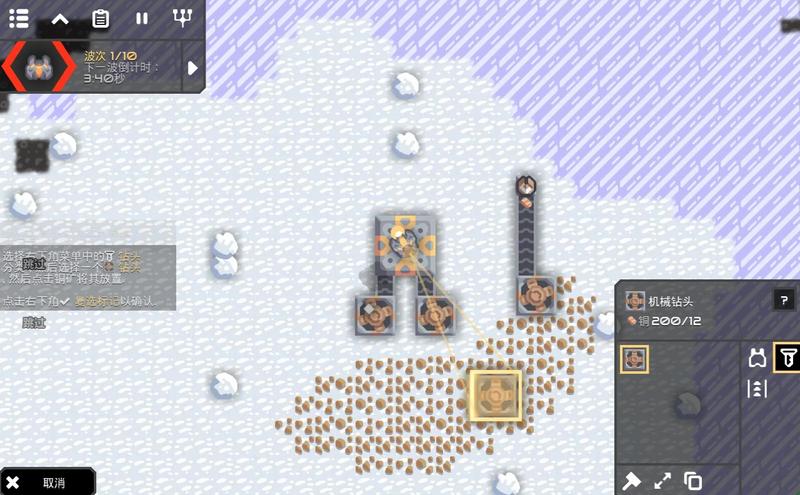Skip the tutorial hint with 跳过
800x495 pixels.
34,322
